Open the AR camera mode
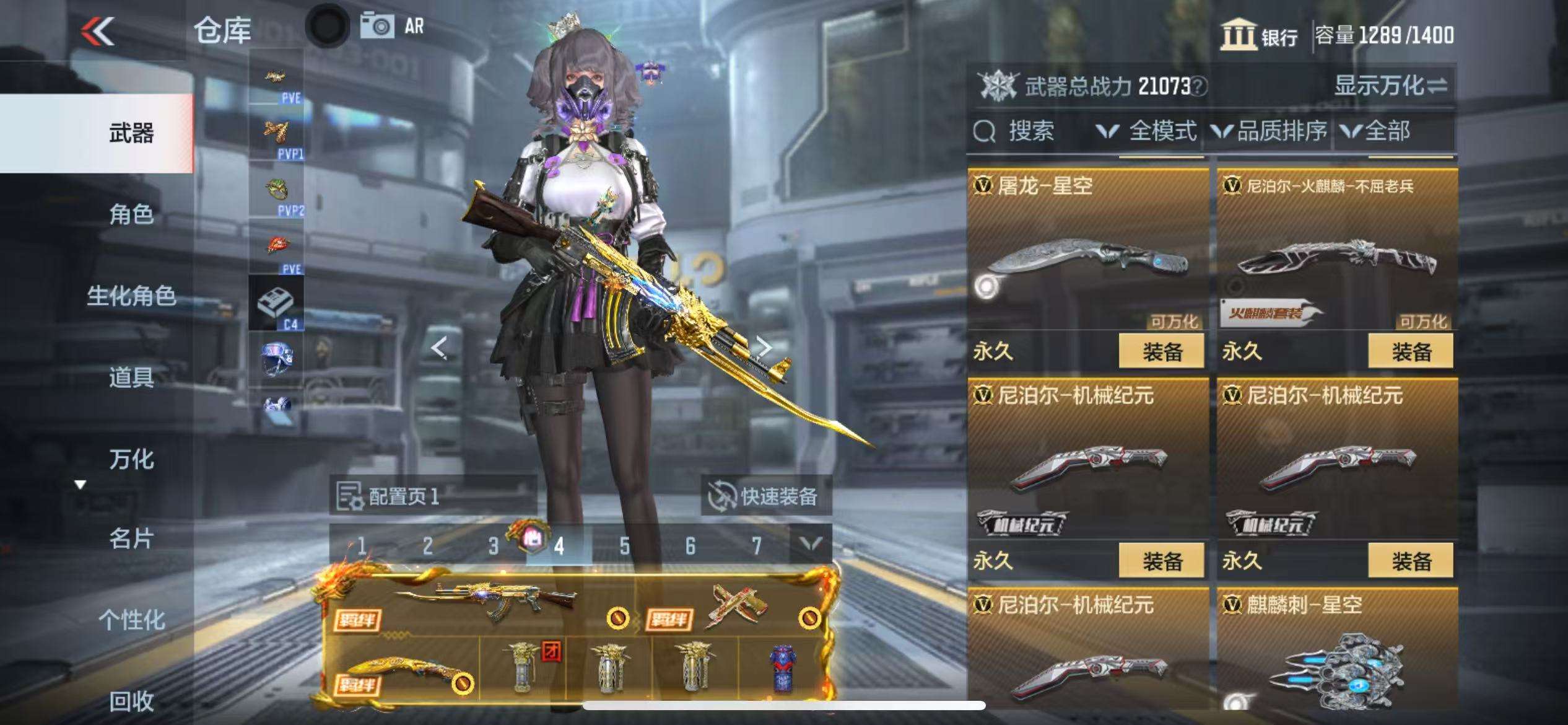This screenshot has height=725, width=1568. pyautogui.click(x=393, y=26)
